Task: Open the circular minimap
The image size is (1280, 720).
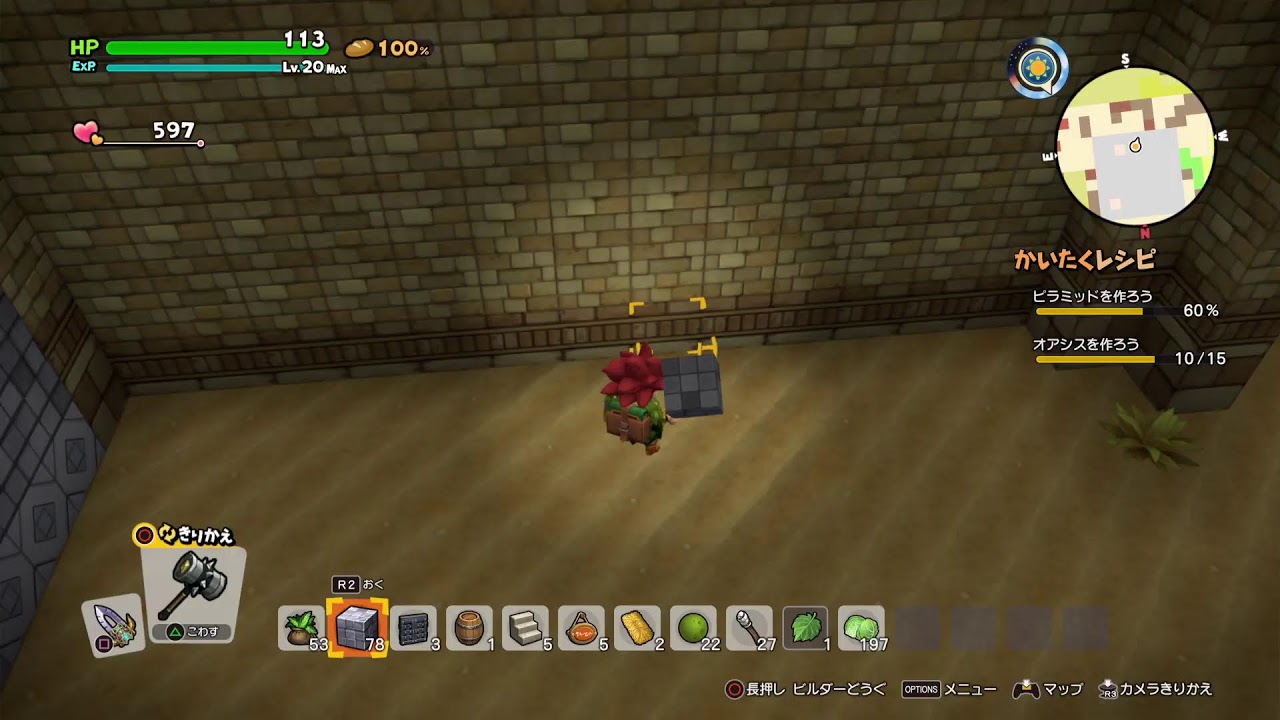Action: [x=1135, y=147]
